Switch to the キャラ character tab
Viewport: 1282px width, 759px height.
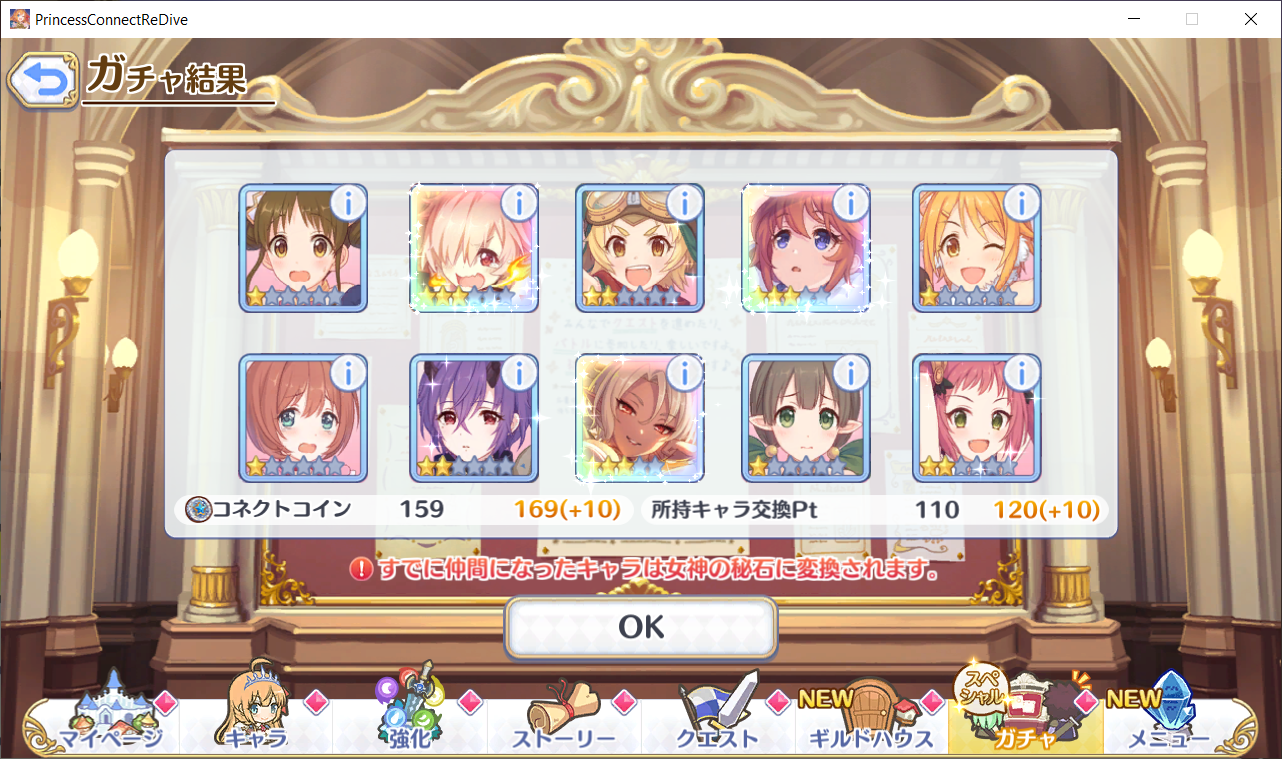(x=258, y=725)
